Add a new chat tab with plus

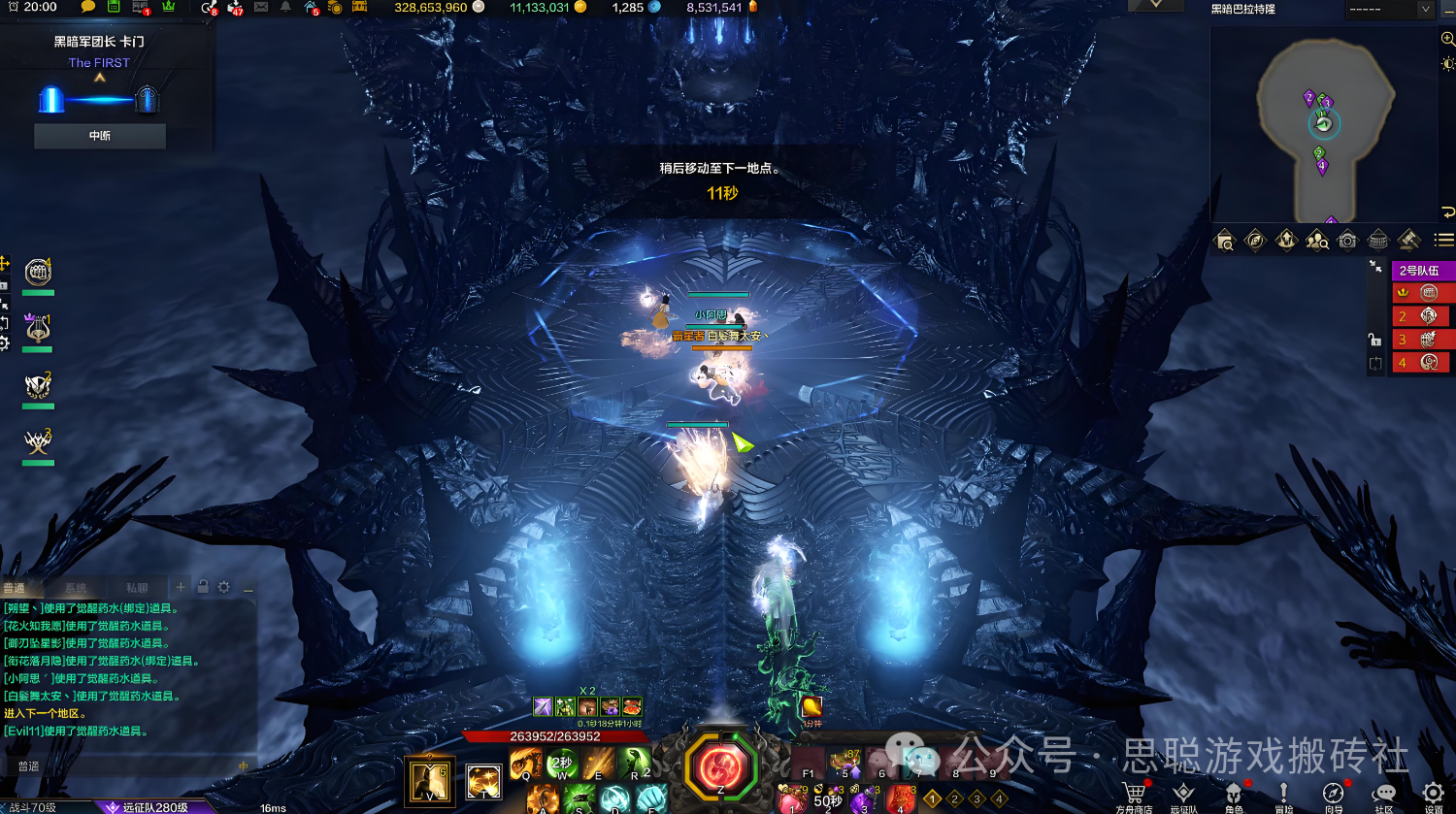(181, 587)
